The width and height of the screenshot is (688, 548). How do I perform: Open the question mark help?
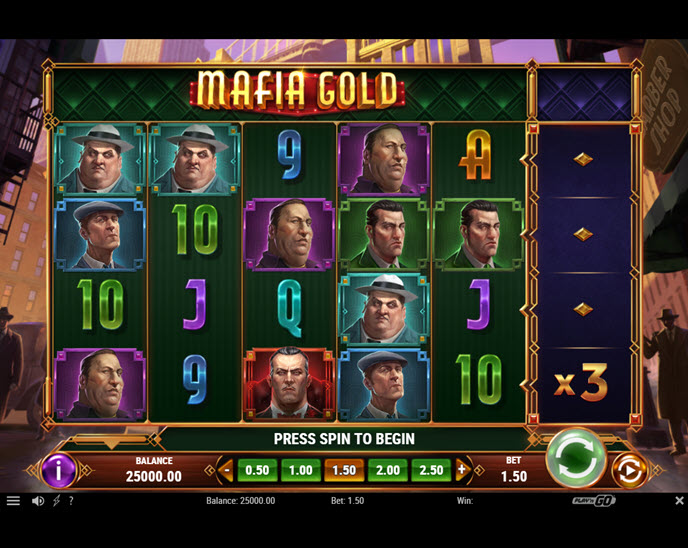[x=71, y=501]
